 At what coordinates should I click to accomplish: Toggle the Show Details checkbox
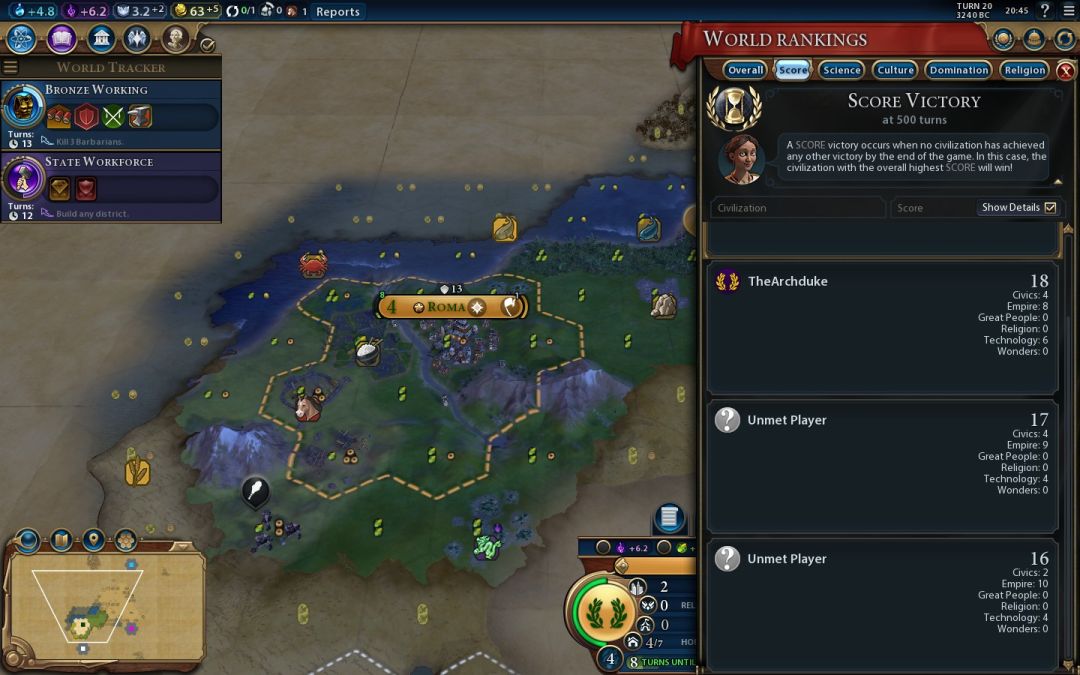click(1050, 208)
